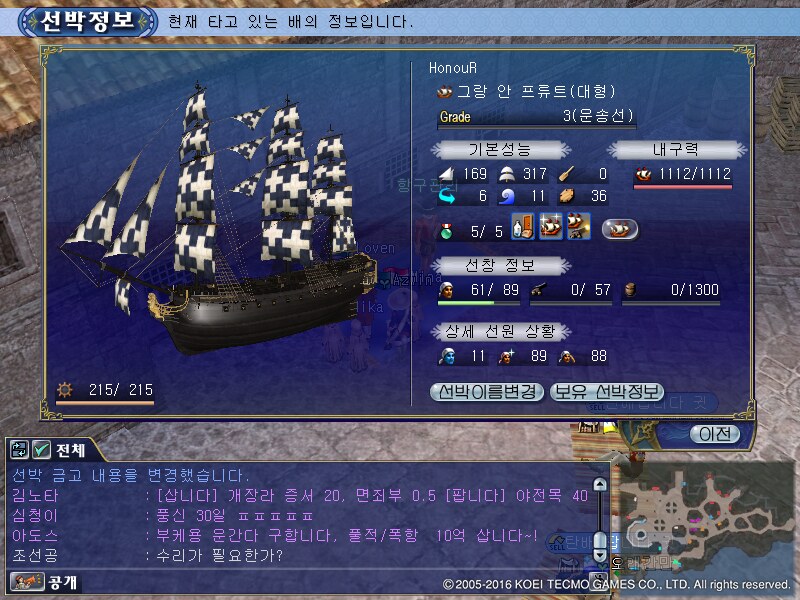This screenshot has width=800, height=600.
Task: Select the sparkling ship skill icon
Action: pos(549,227)
